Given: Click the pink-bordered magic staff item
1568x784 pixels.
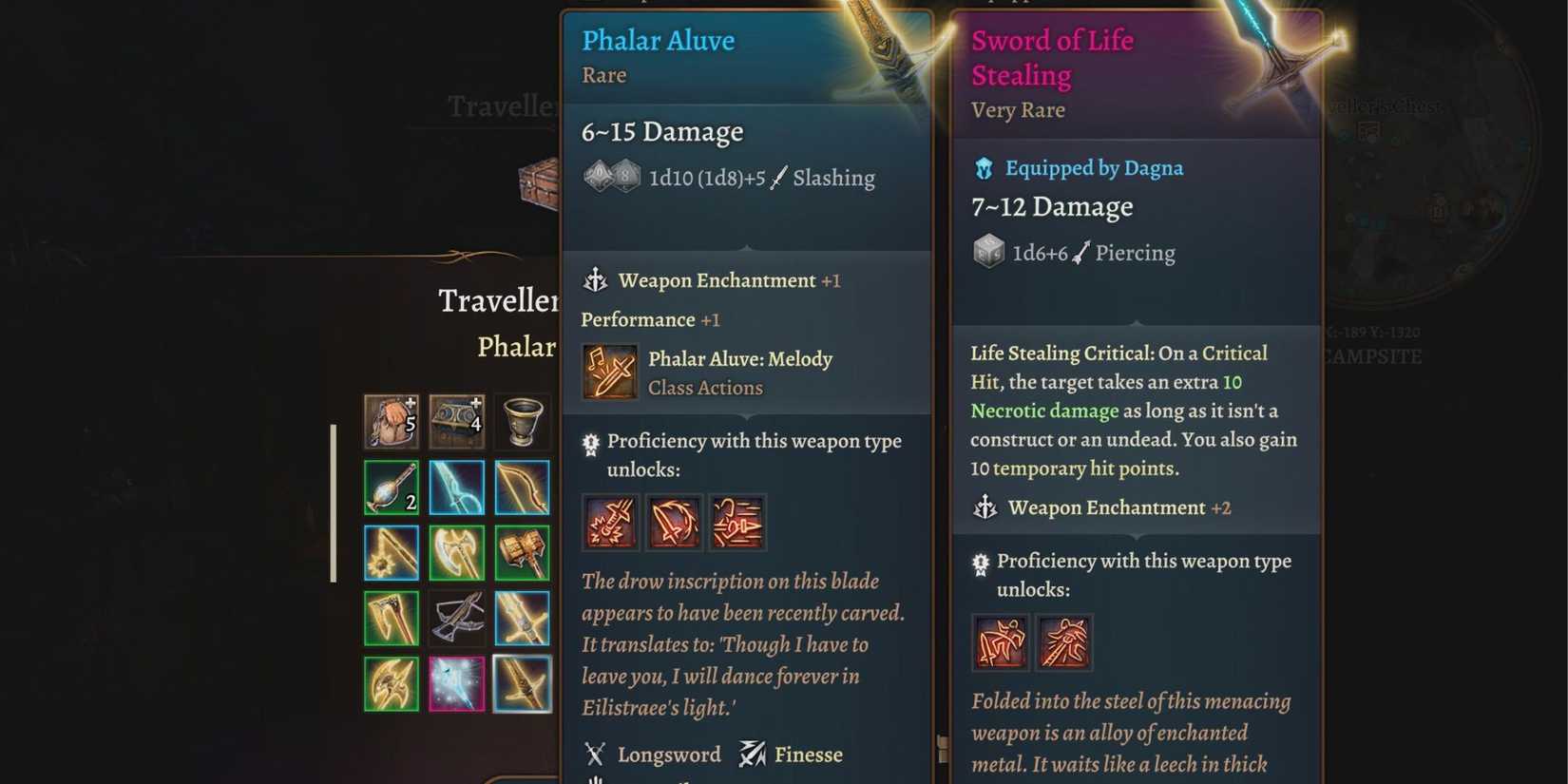Looking at the screenshot, I should (x=456, y=683).
